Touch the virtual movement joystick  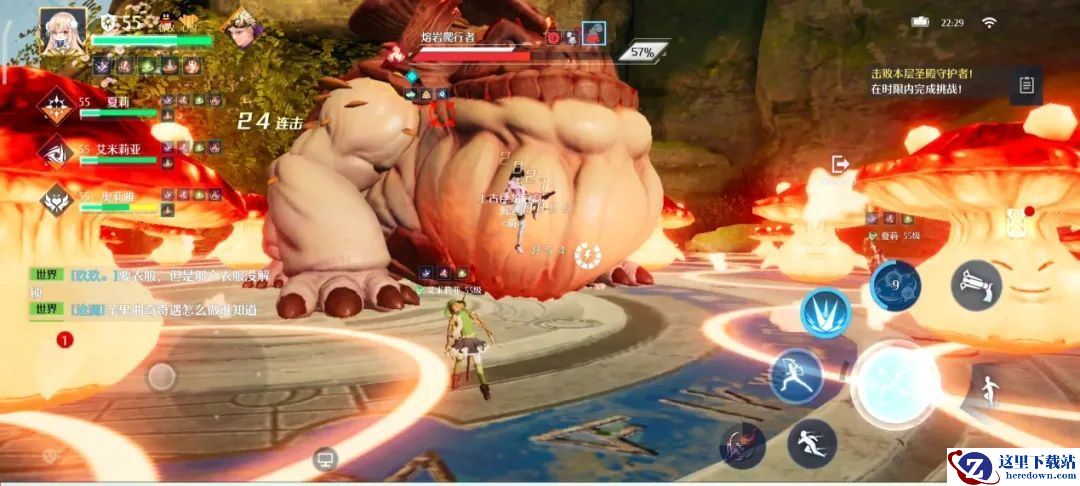point(162,376)
